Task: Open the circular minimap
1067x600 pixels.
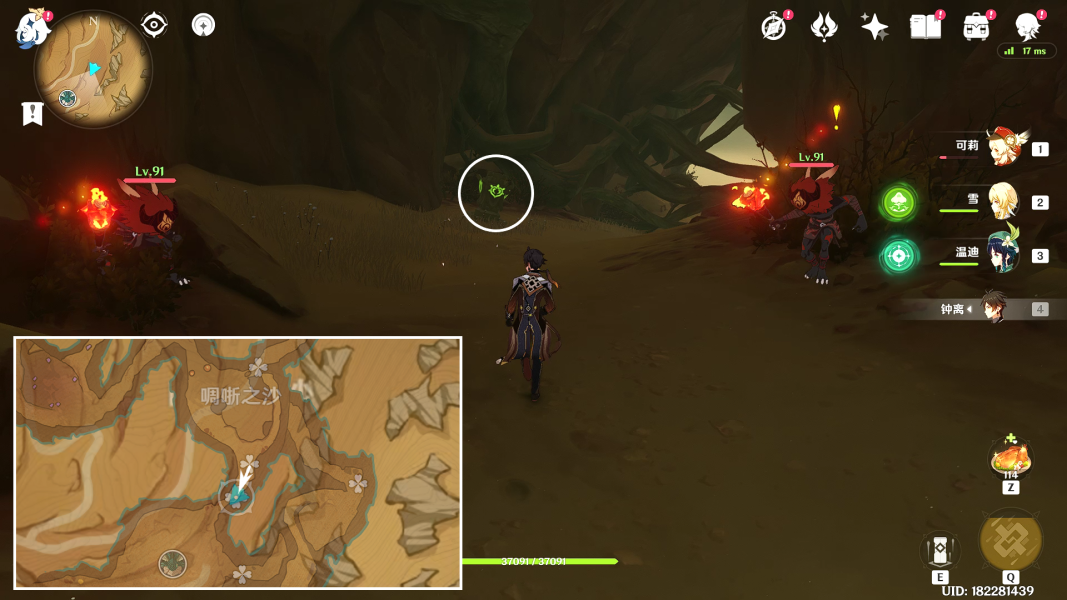Action: tap(93, 69)
